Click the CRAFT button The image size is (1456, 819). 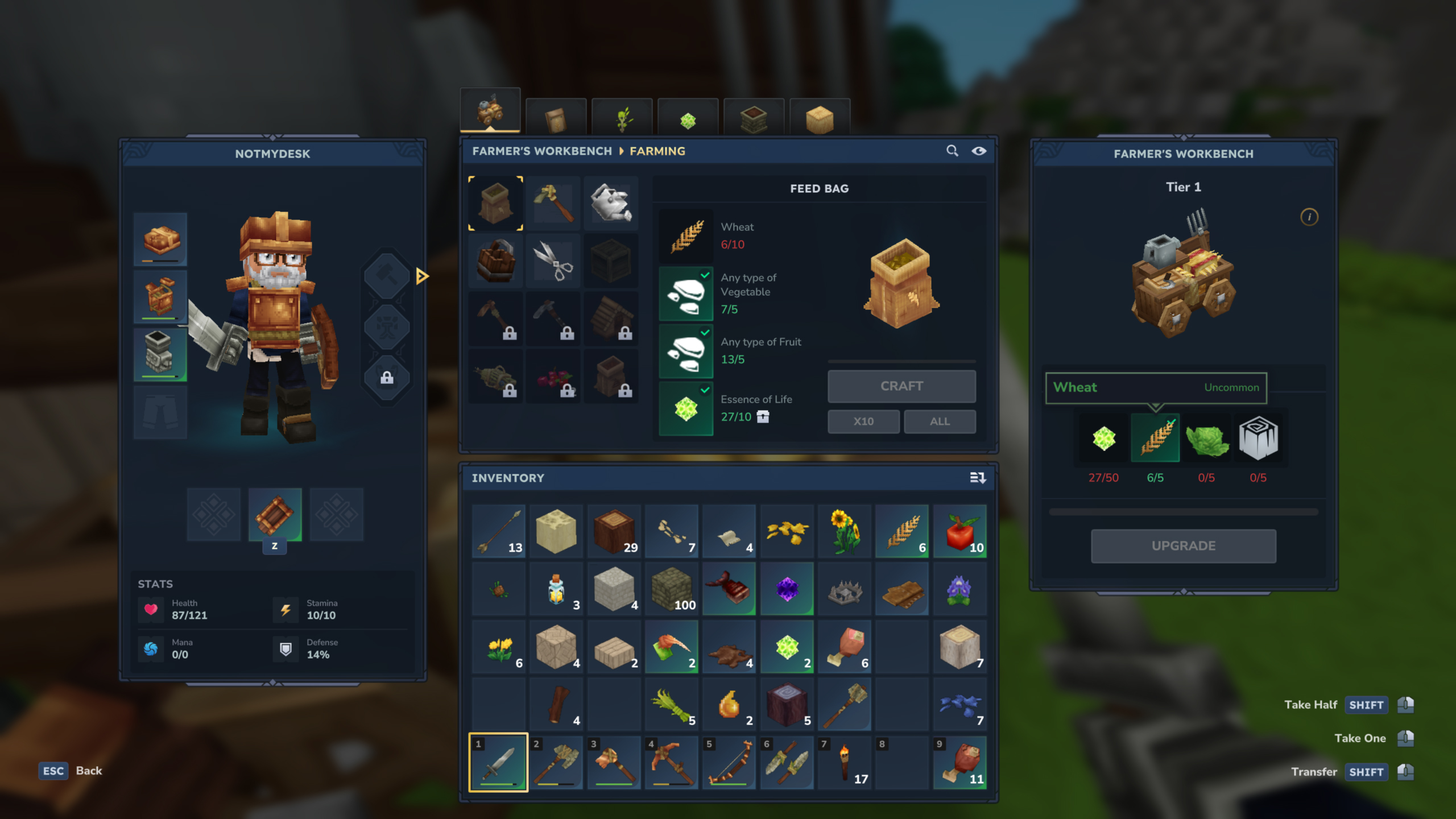pos(901,386)
